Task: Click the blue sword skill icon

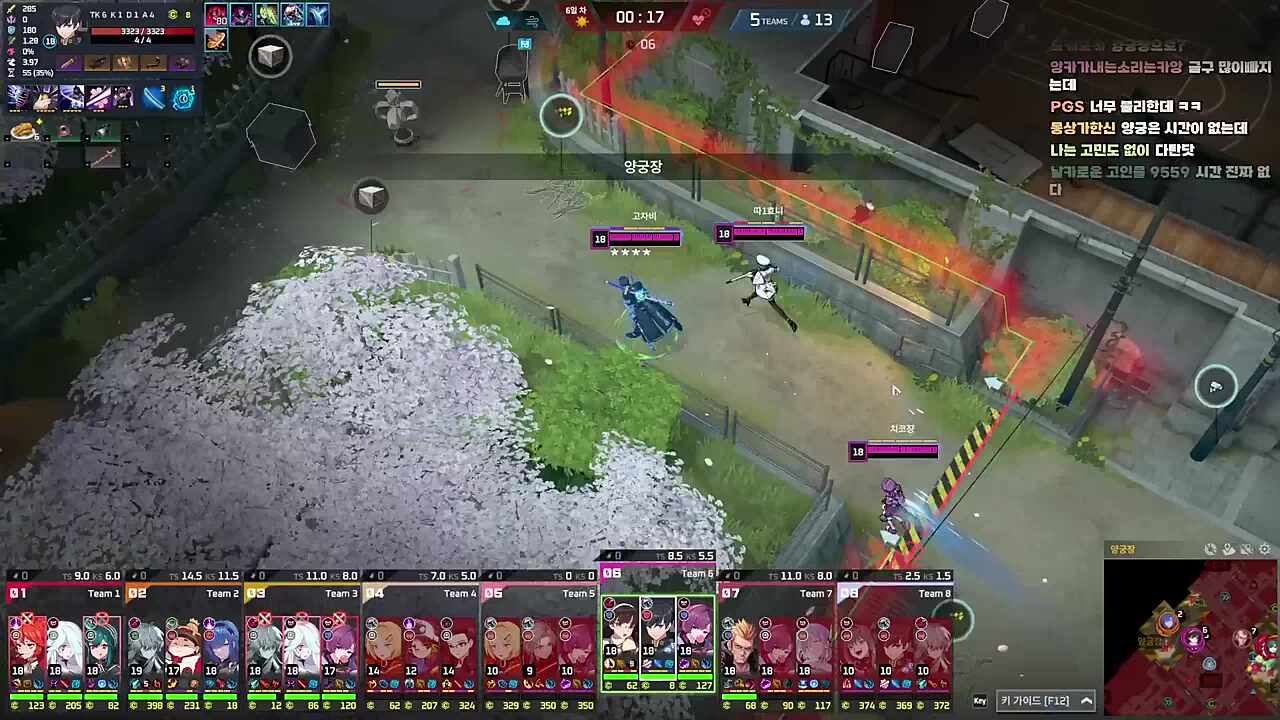Action: [153, 97]
